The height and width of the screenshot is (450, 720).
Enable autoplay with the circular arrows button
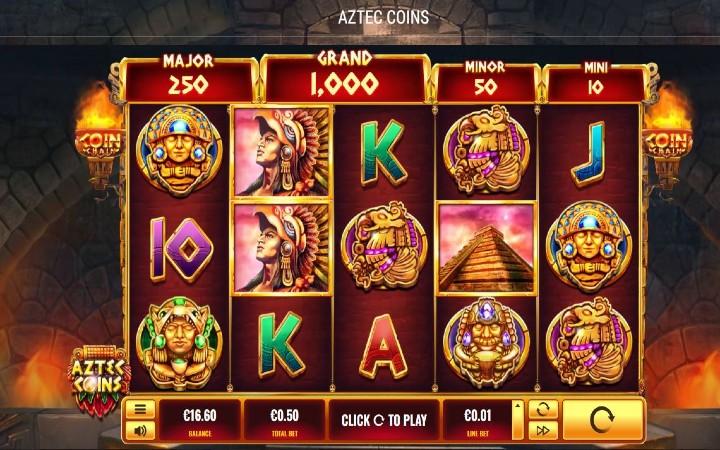click(541, 410)
